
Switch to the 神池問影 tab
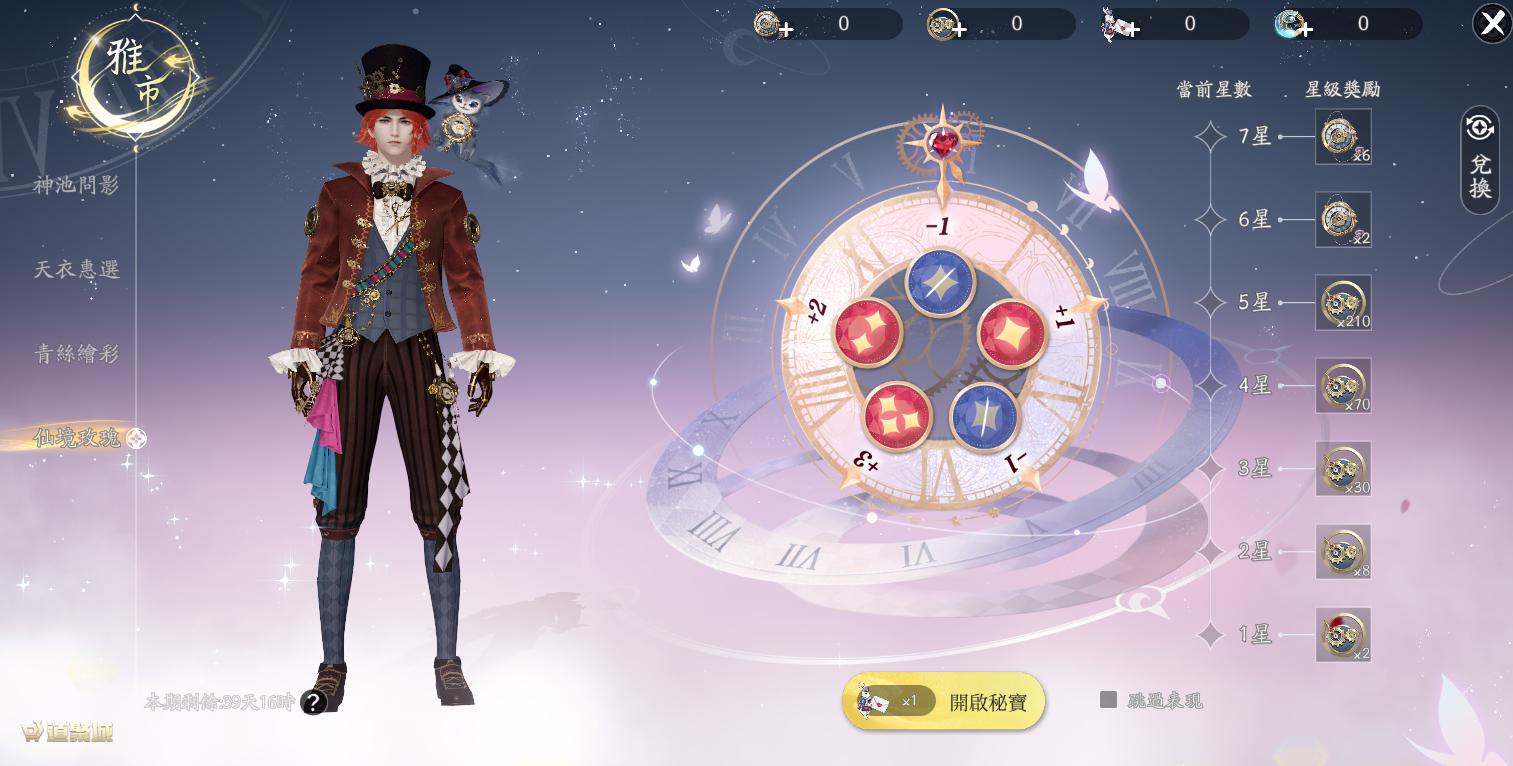77,185
